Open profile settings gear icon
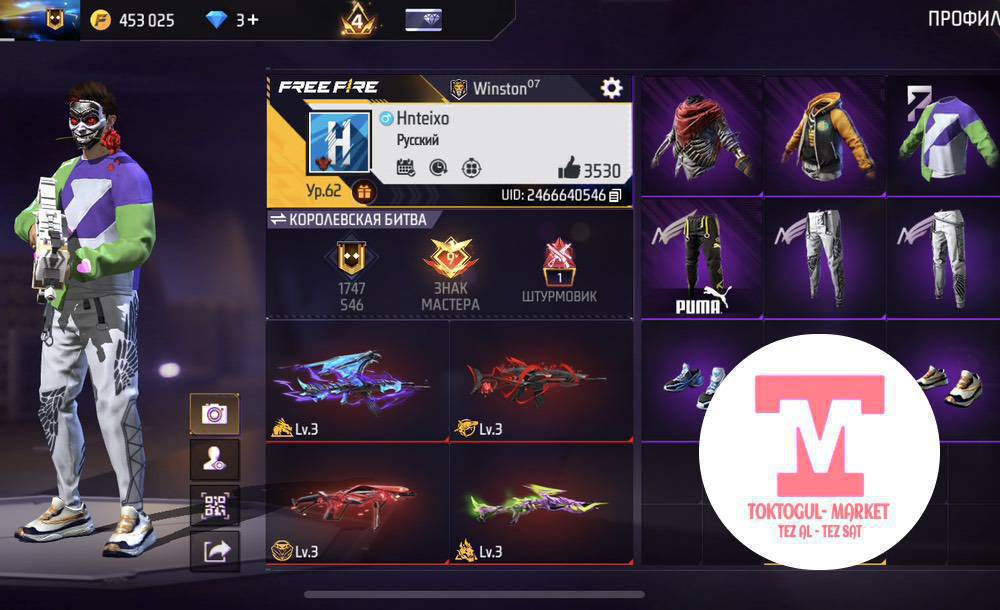The image size is (1000, 610). point(611,88)
